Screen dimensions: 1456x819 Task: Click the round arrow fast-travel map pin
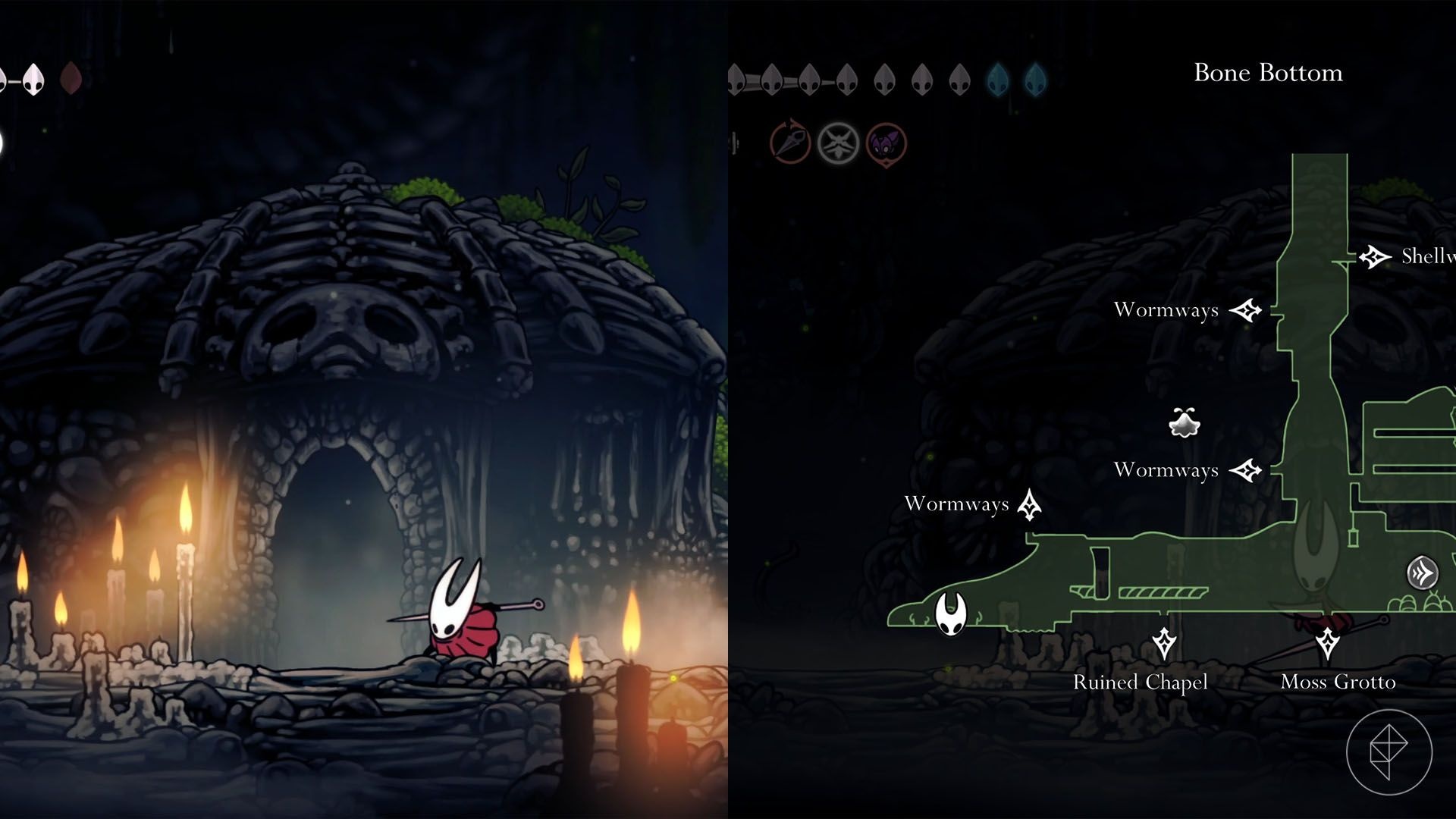click(x=1422, y=573)
